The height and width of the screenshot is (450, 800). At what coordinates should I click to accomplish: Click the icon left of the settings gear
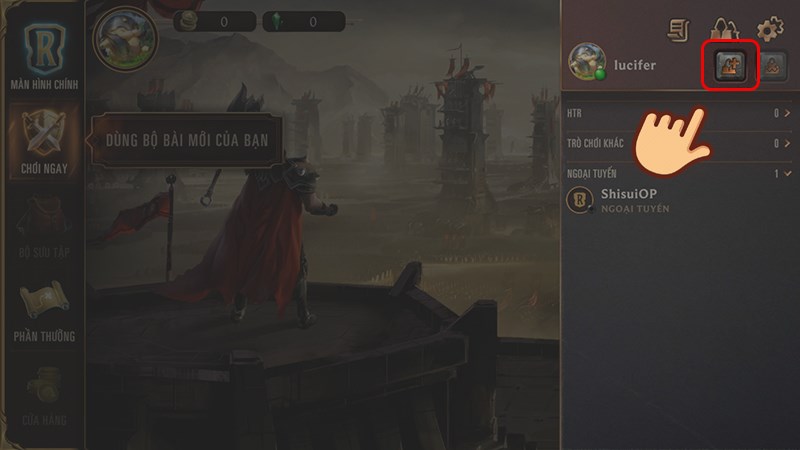click(x=724, y=30)
